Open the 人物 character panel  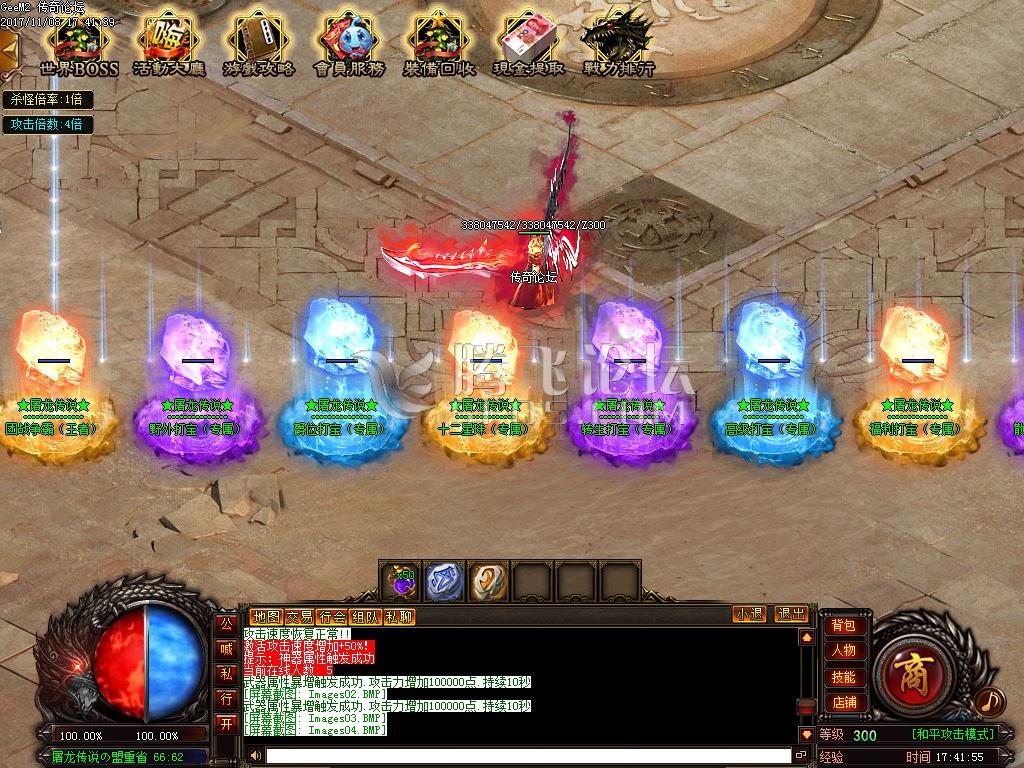pos(844,651)
